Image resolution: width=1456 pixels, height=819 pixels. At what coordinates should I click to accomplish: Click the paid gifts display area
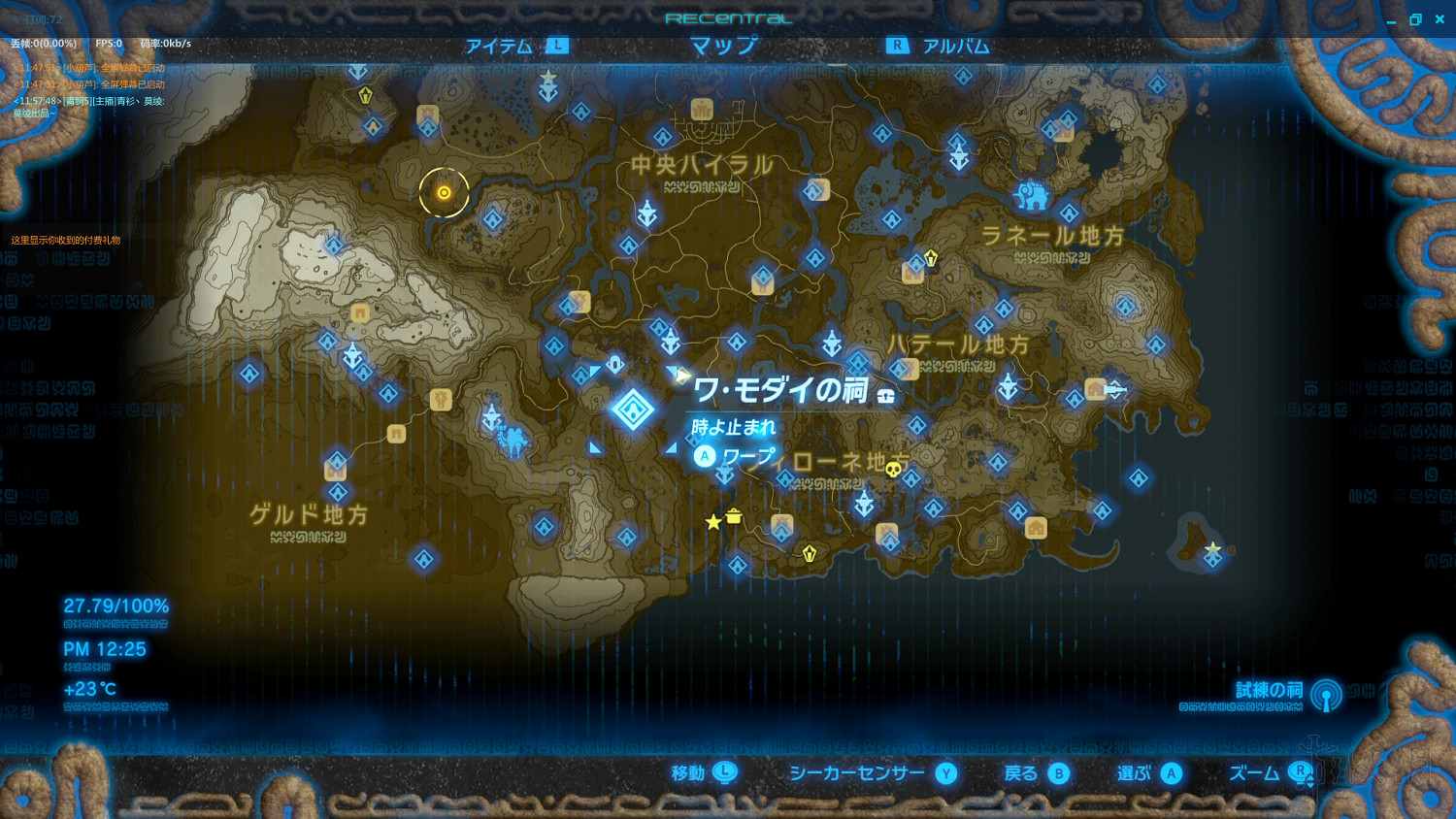pos(65,242)
